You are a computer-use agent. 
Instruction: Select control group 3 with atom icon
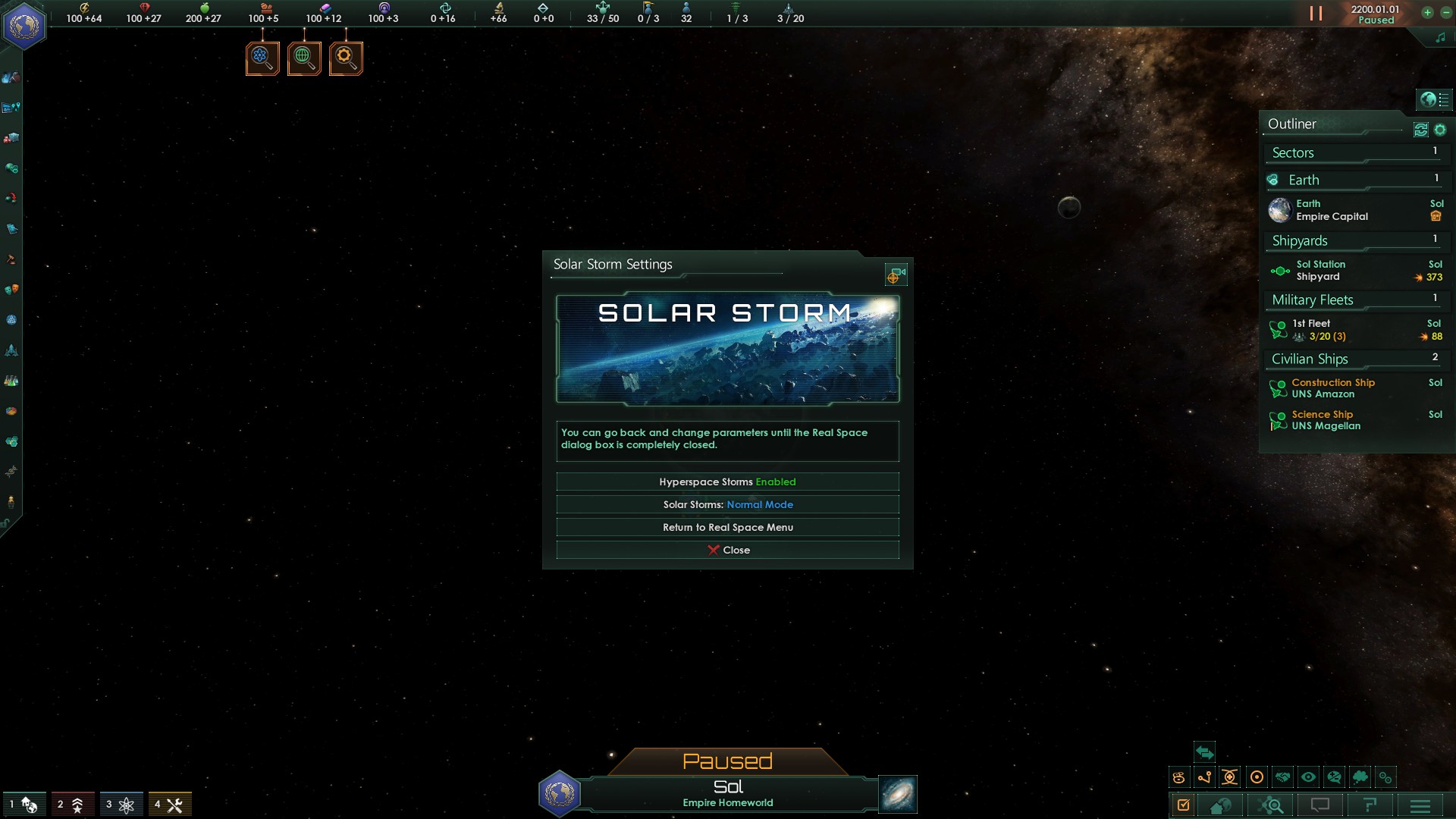(x=121, y=805)
